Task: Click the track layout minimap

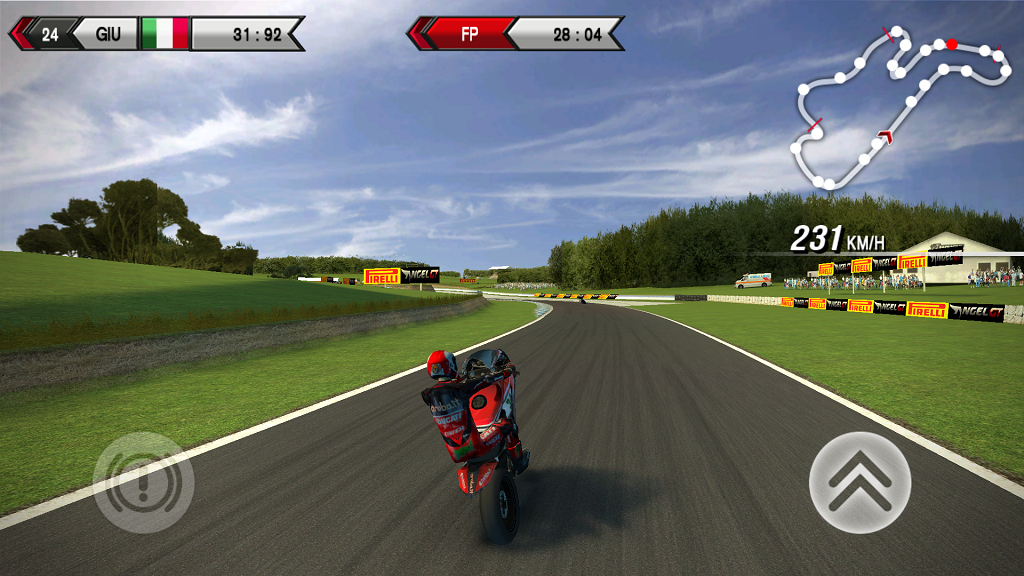Action: pos(900,108)
